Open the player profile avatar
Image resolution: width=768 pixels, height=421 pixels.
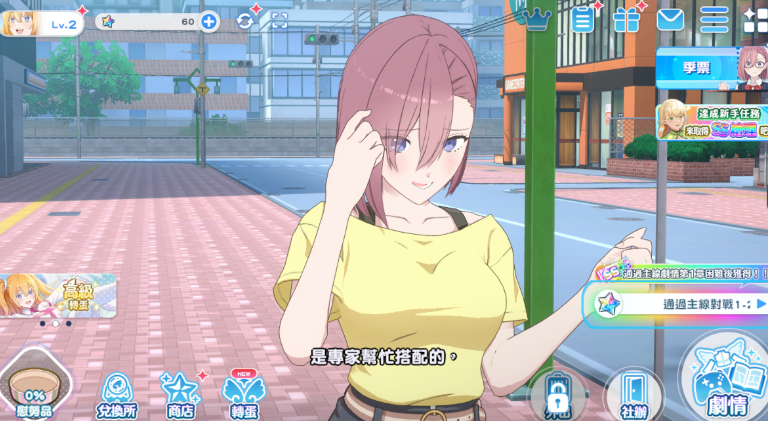[19, 22]
